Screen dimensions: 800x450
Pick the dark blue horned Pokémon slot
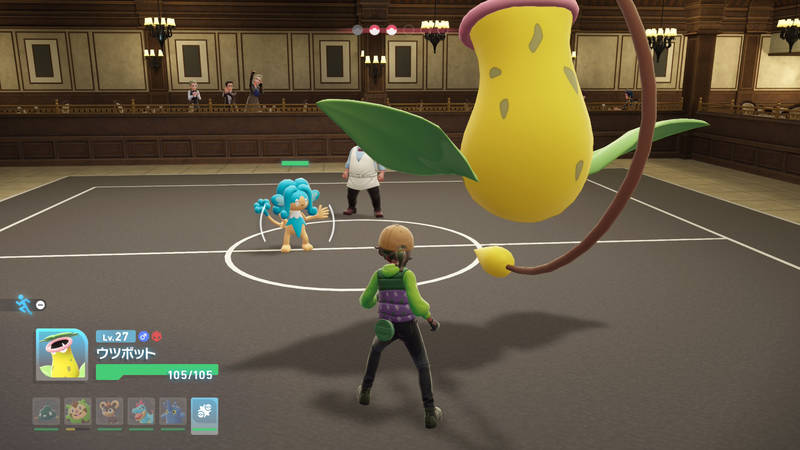[172, 412]
